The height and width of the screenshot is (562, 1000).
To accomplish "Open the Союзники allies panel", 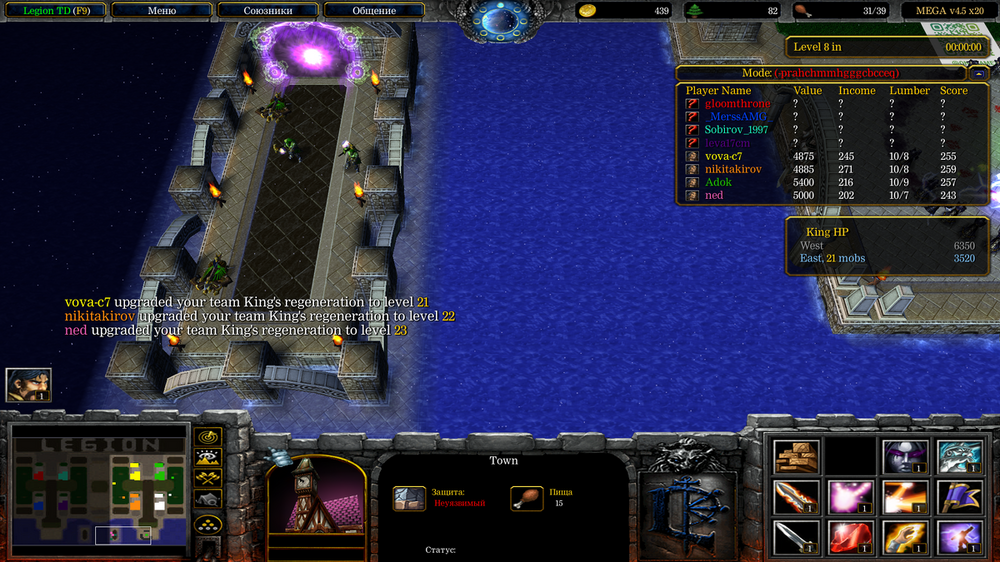I will click(x=268, y=11).
